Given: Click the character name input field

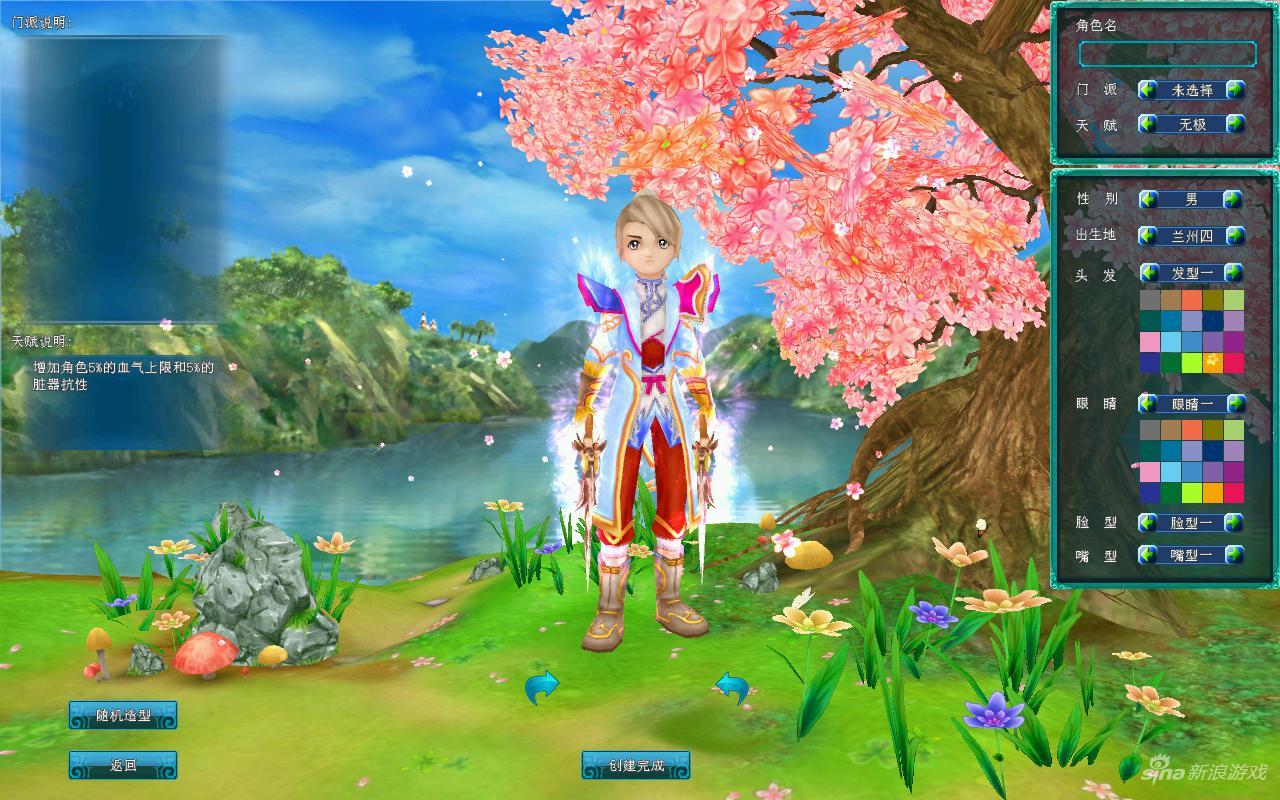Looking at the screenshot, I should tap(1166, 54).
